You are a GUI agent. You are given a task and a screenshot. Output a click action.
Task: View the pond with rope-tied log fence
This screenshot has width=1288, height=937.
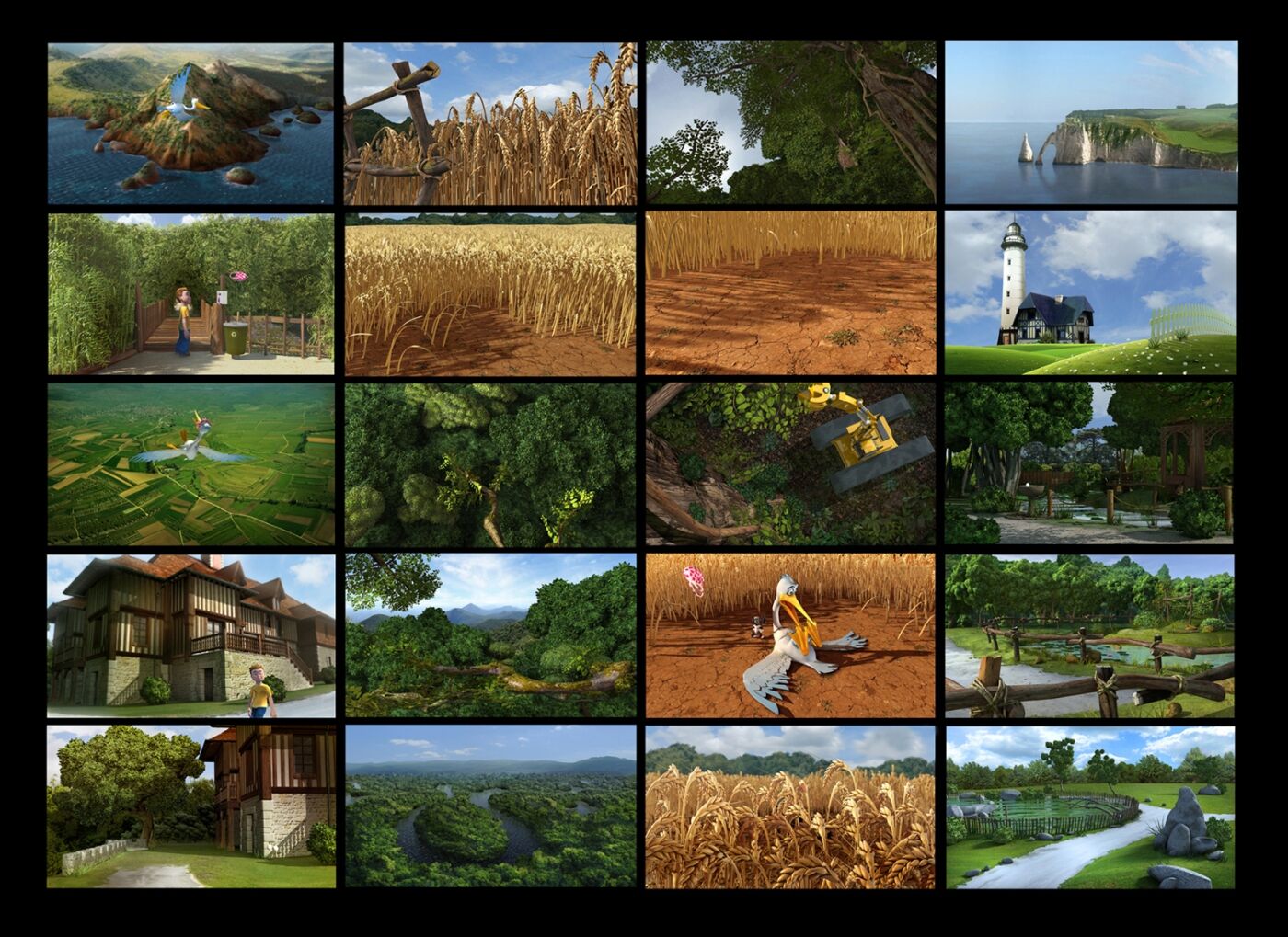[x=1091, y=635]
